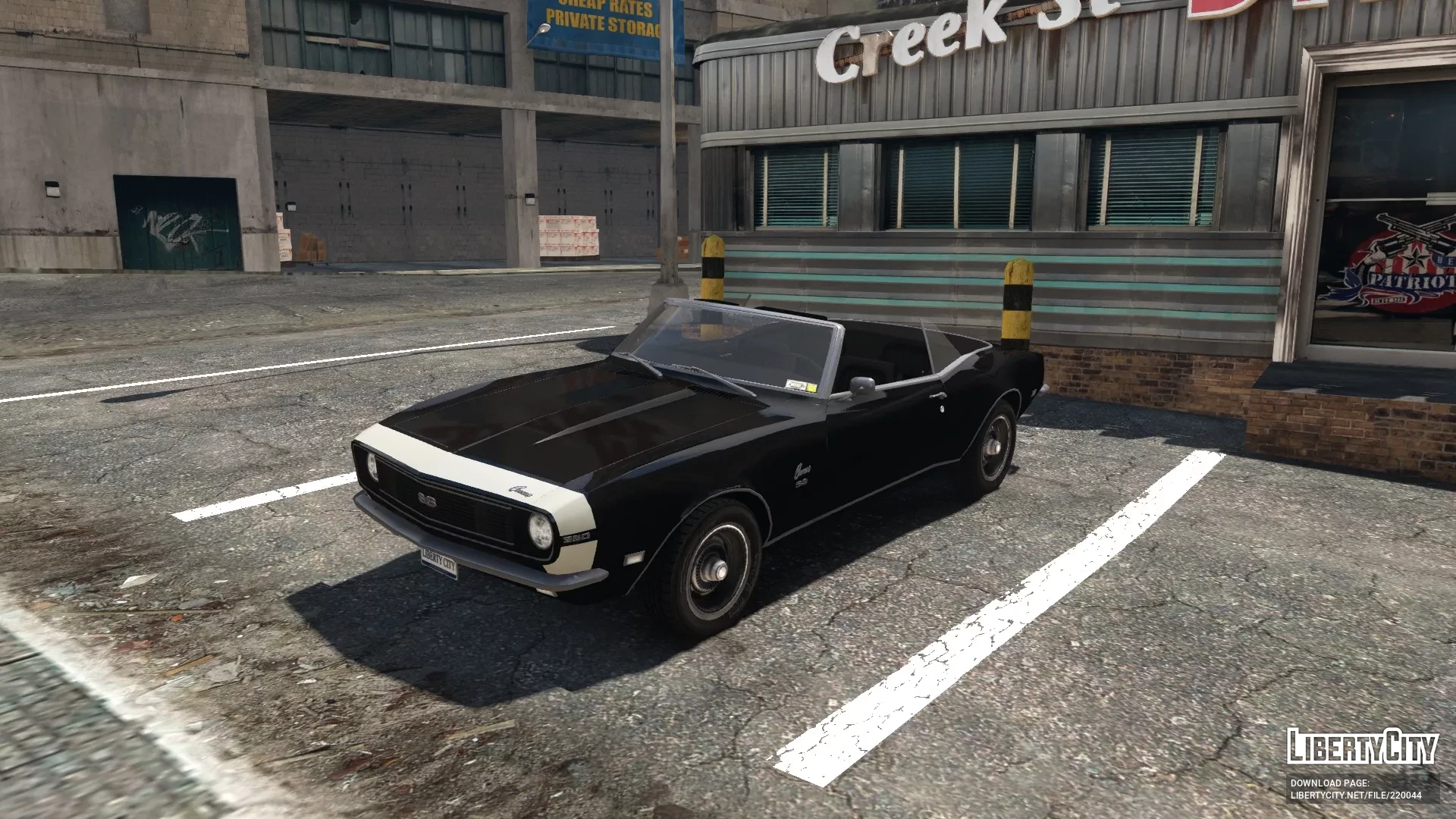Image resolution: width=1456 pixels, height=819 pixels.
Task: Open the libertycity.net download page link
Action: [1356, 795]
